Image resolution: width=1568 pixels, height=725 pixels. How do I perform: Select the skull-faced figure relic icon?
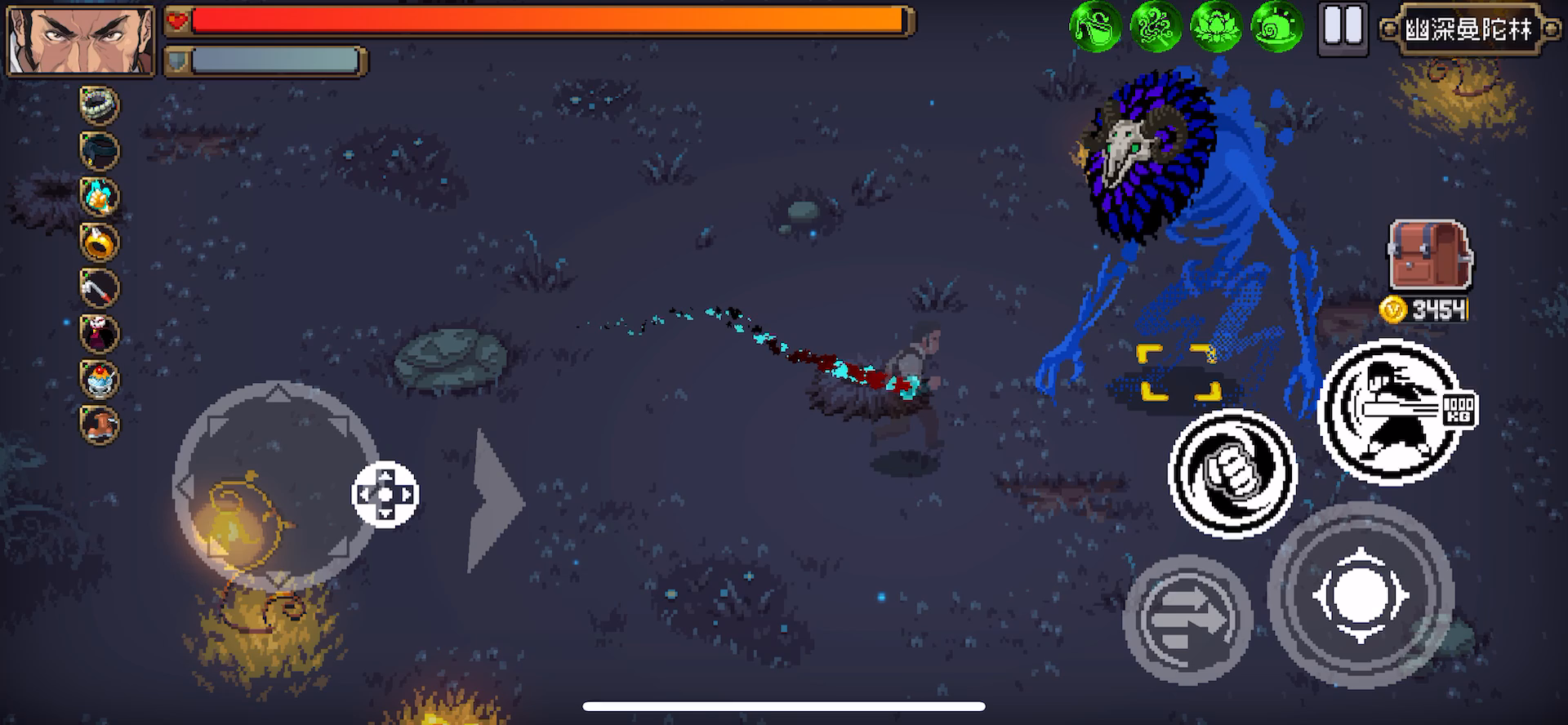coord(100,334)
